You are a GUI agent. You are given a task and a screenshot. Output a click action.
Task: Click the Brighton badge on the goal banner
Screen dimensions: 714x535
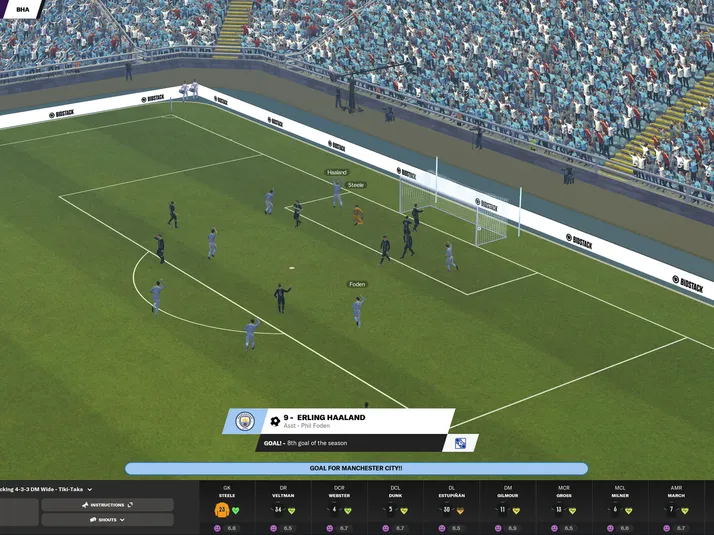click(x=460, y=443)
